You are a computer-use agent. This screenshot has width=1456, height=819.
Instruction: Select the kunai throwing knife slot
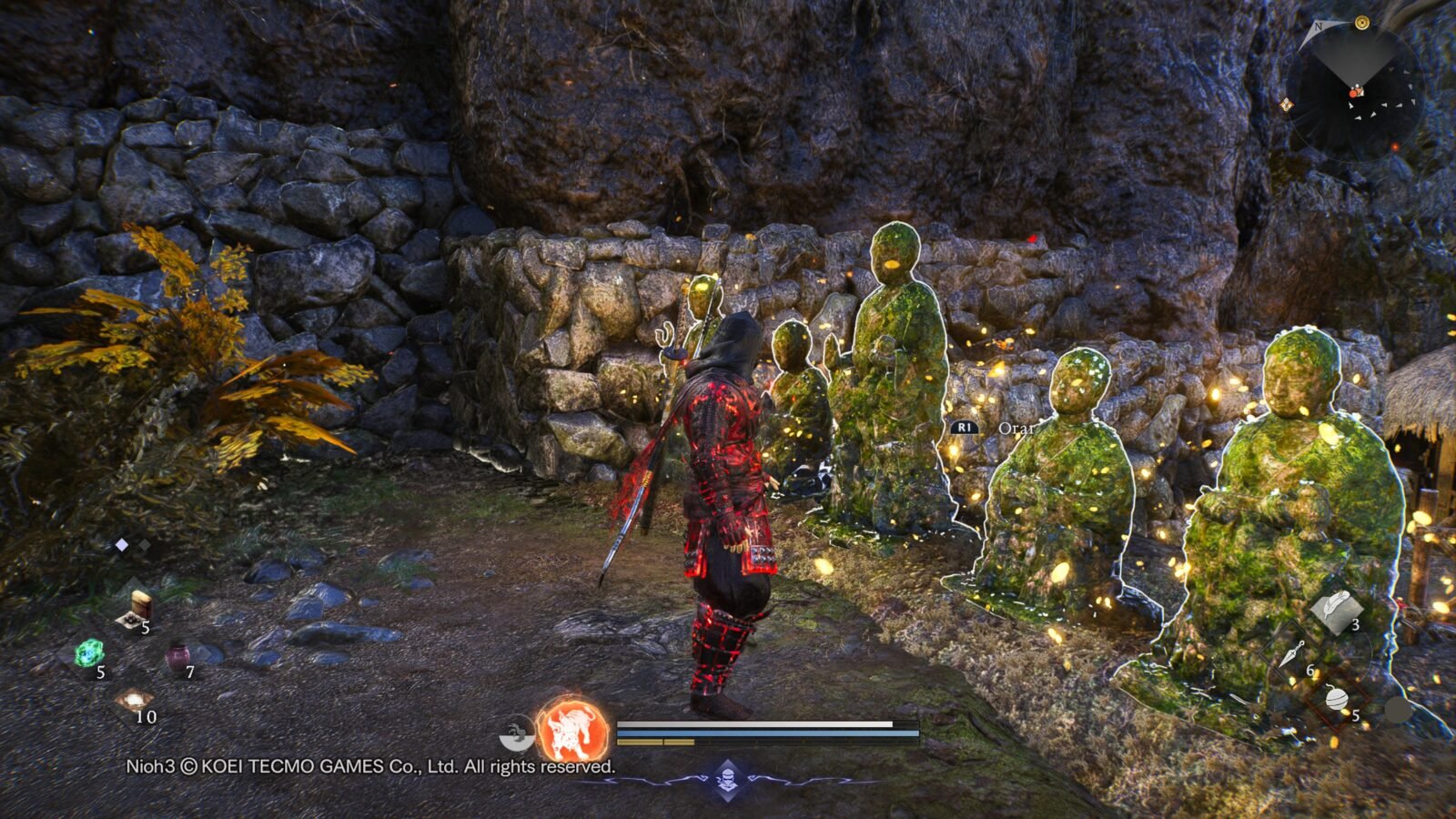point(1293,654)
